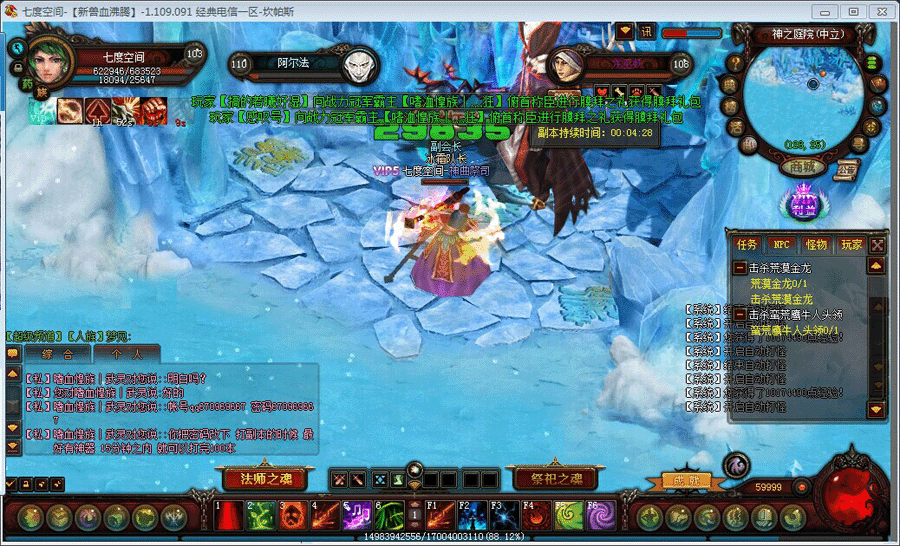Close the quest tracker panel
The width and height of the screenshot is (900, 546).
(x=877, y=244)
